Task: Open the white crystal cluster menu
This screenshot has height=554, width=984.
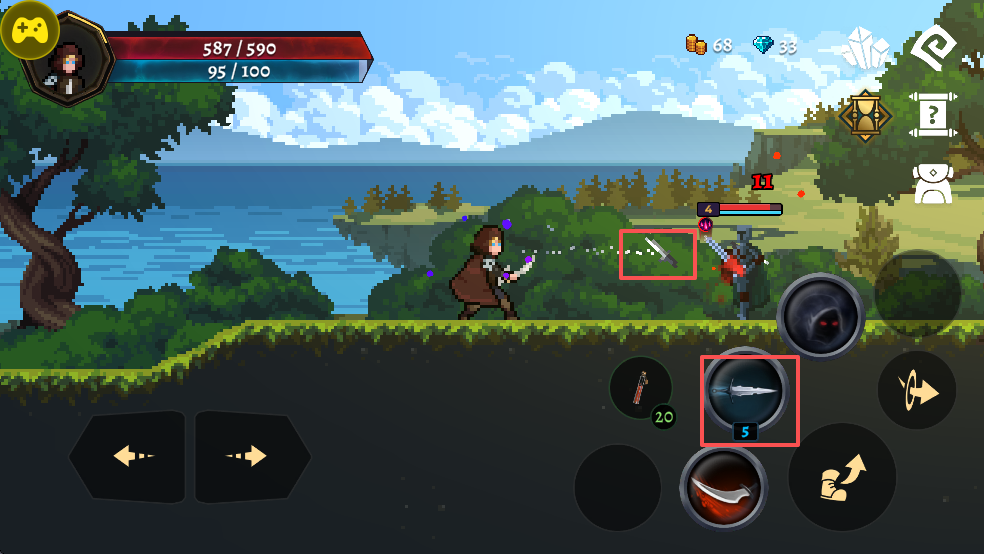Action: (x=865, y=48)
